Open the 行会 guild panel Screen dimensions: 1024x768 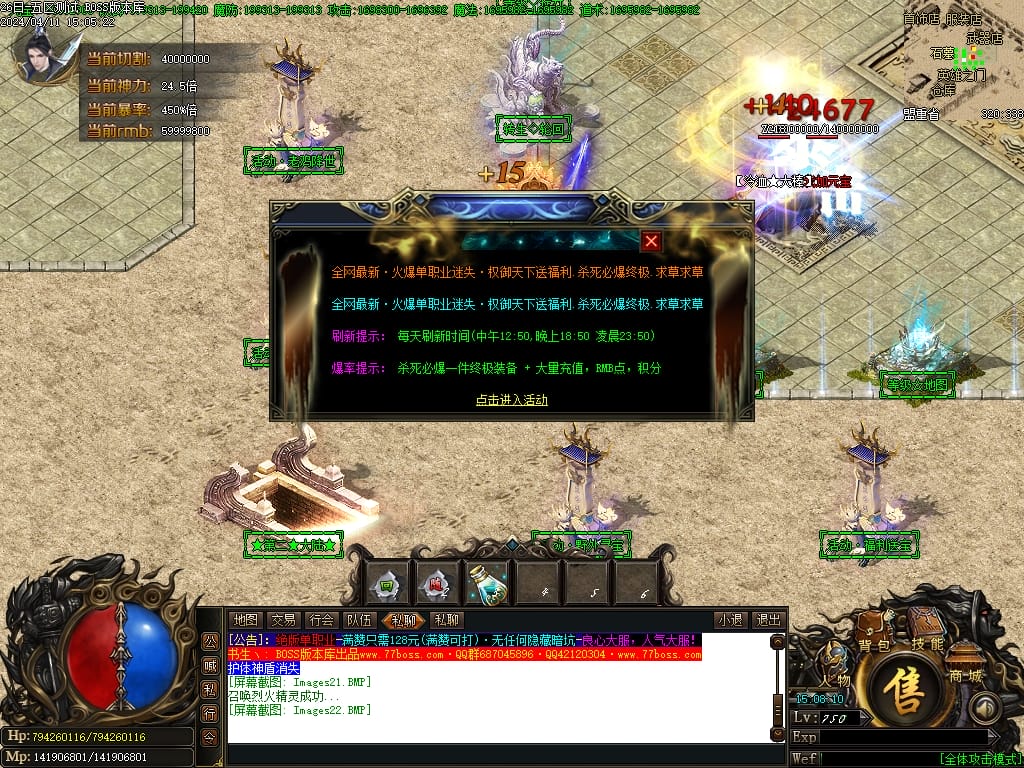tap(321, 620)
